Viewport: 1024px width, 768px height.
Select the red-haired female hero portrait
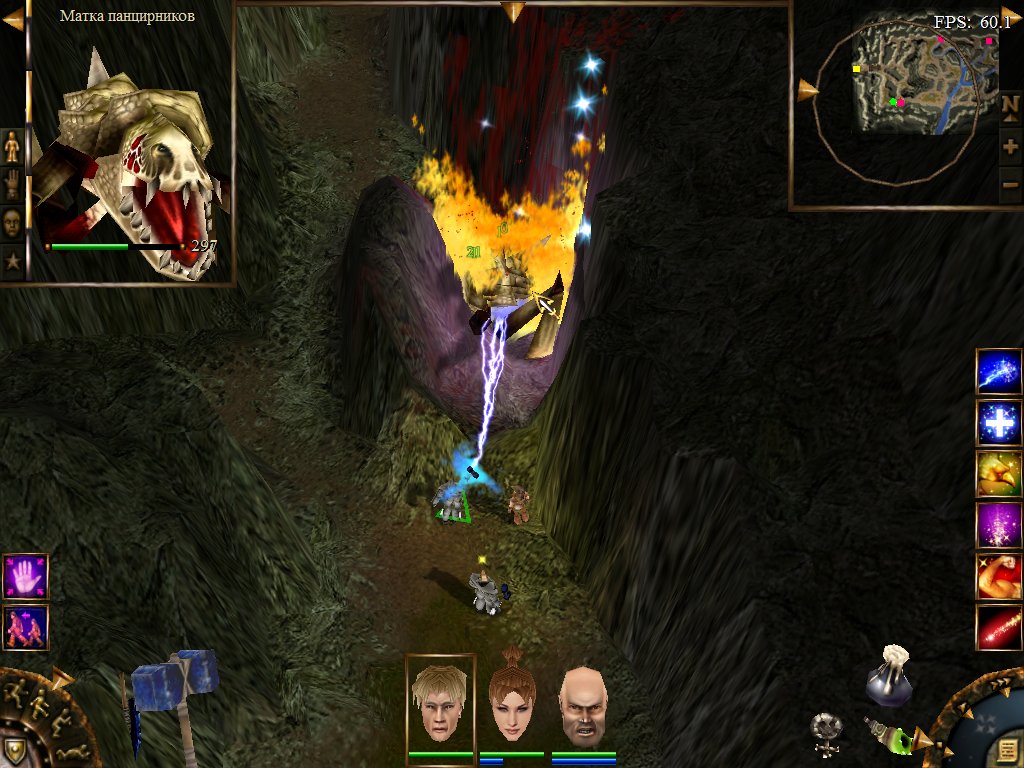coord(511,700)
